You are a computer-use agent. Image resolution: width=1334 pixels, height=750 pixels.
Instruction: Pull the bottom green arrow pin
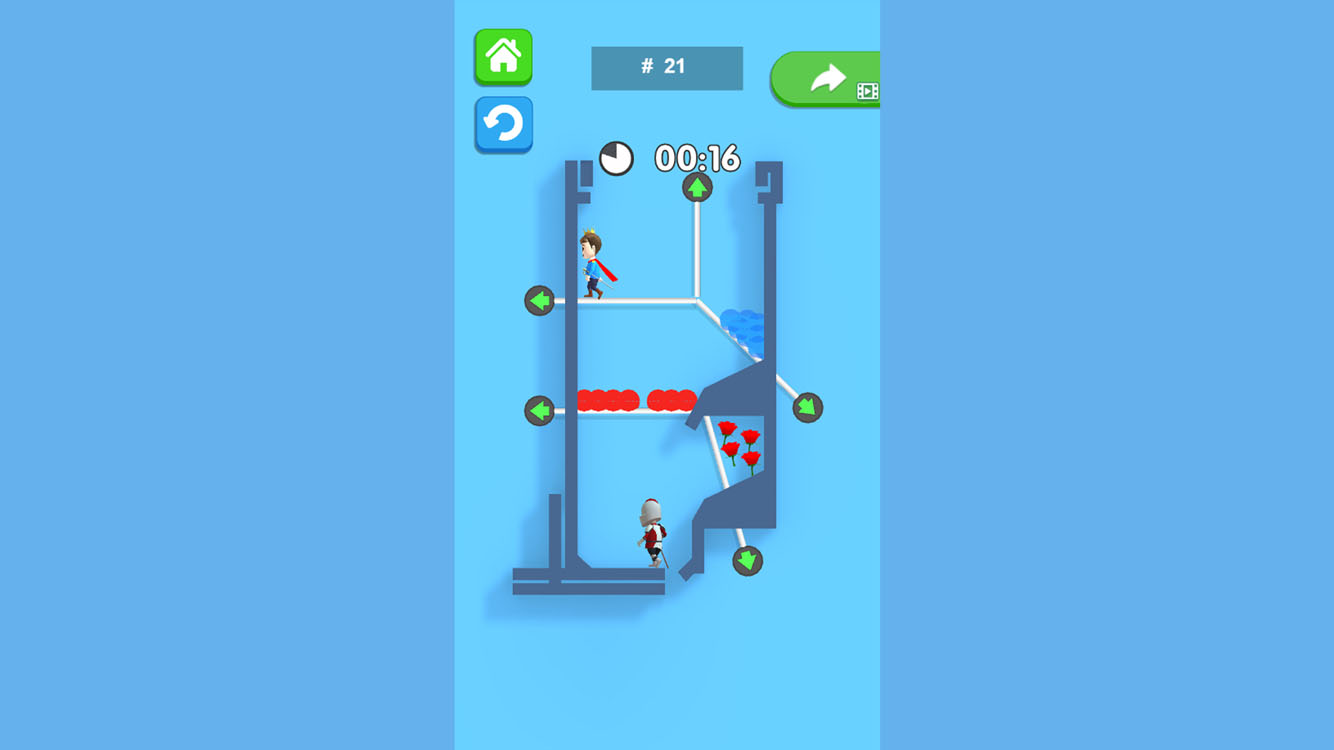[x=746, y=562]
